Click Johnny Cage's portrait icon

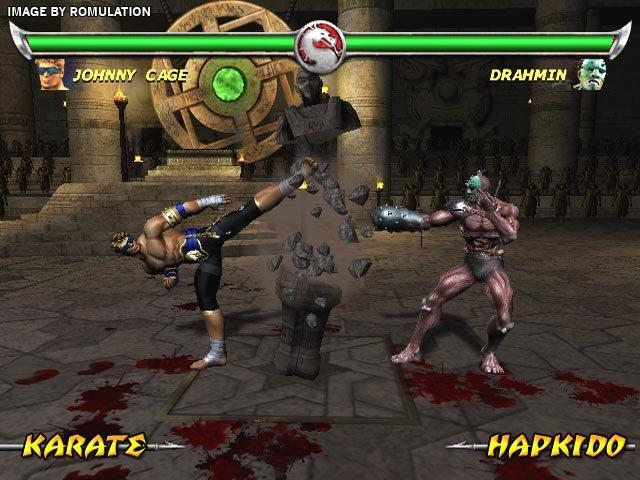pyautogui.click(x=50, y=74)
